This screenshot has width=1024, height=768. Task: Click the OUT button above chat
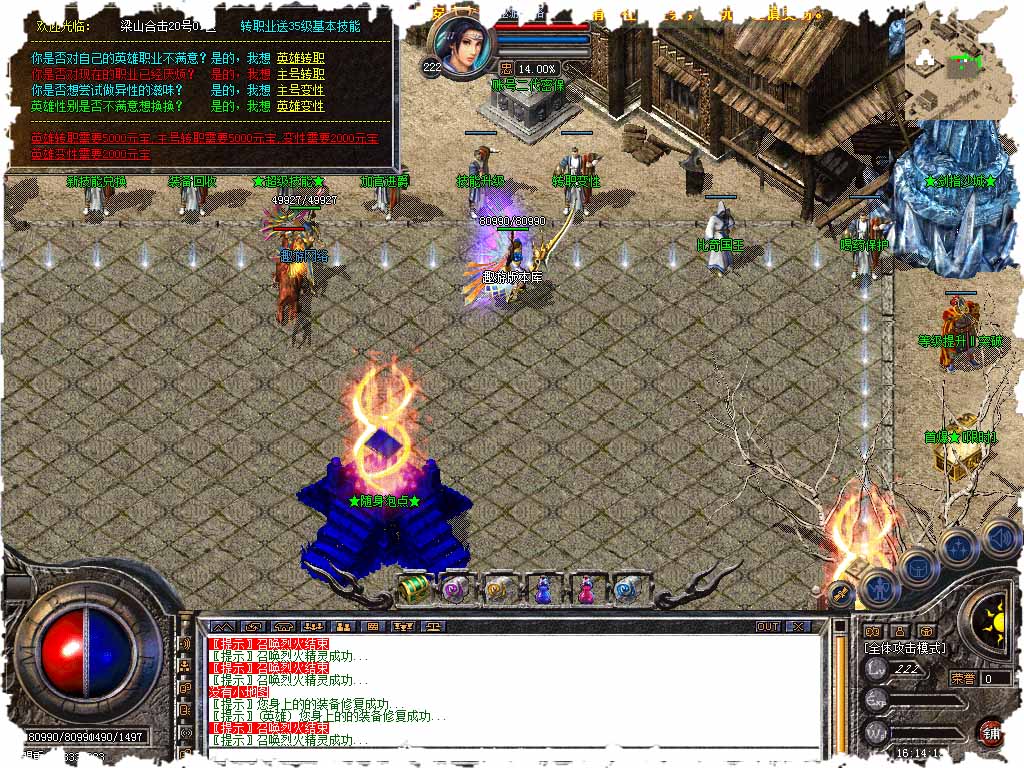pos(767,627)
